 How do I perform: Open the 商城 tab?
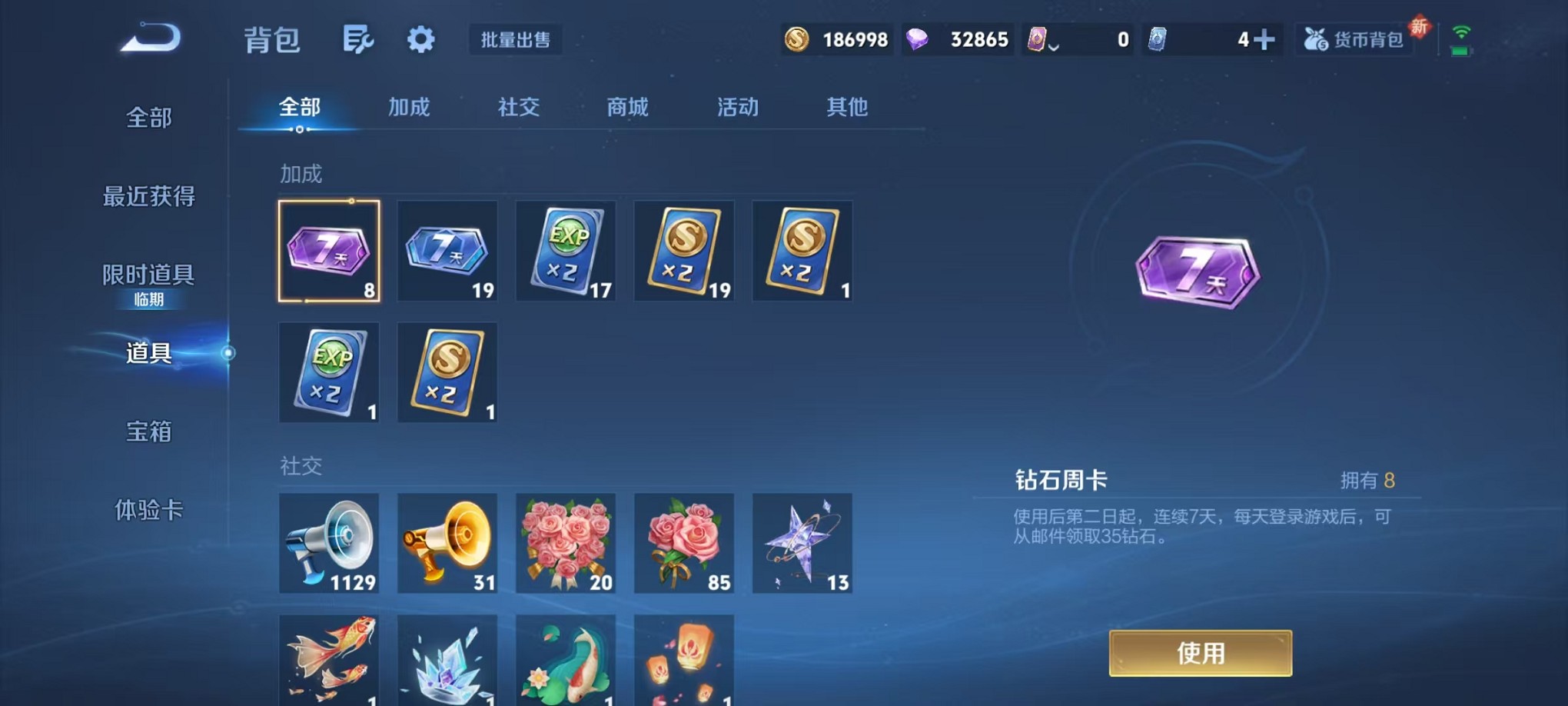point(626,108)
